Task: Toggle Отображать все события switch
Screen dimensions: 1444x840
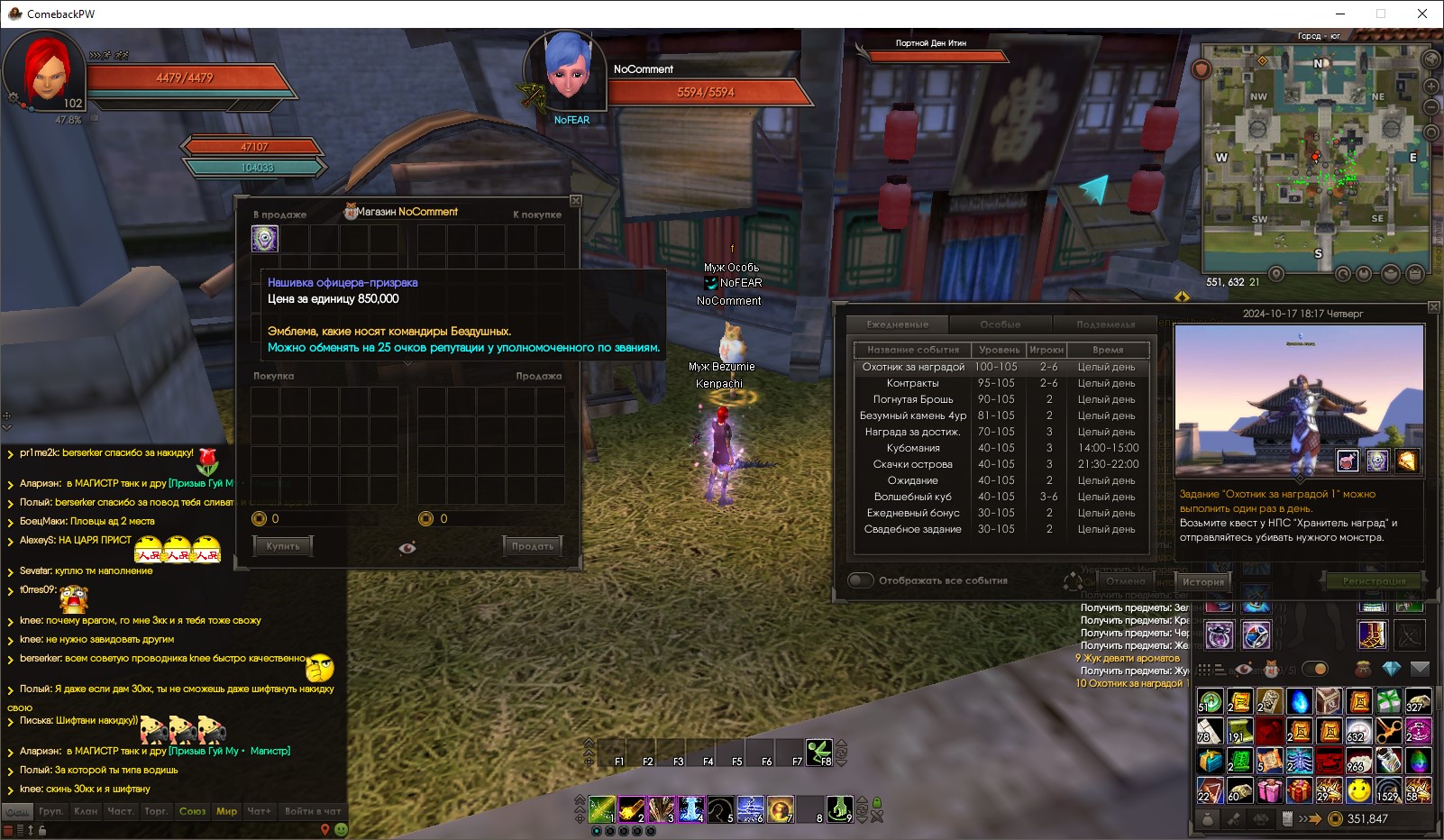Action: point(861,580)
